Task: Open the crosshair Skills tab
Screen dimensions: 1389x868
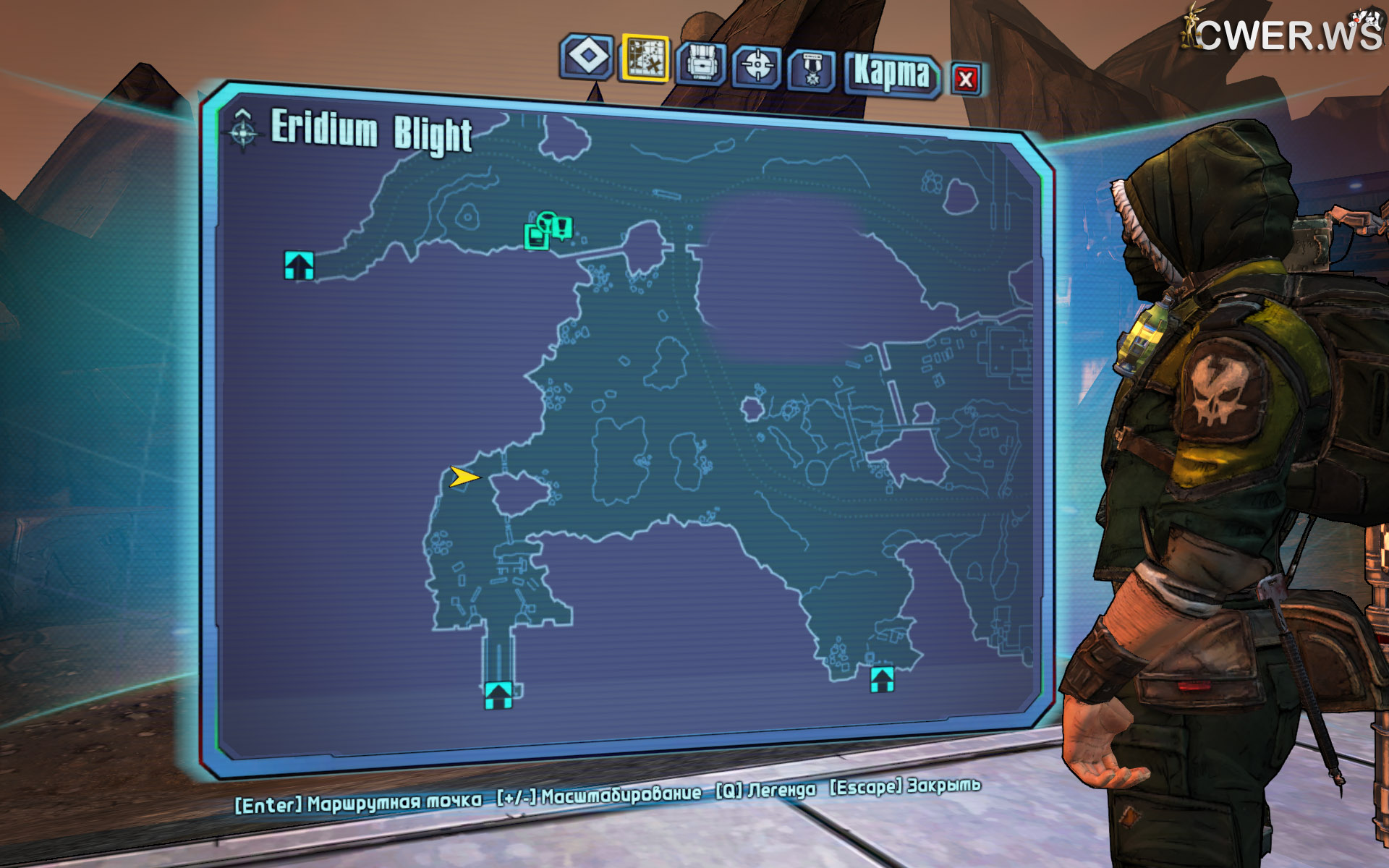Action: [x=757, y=67]
